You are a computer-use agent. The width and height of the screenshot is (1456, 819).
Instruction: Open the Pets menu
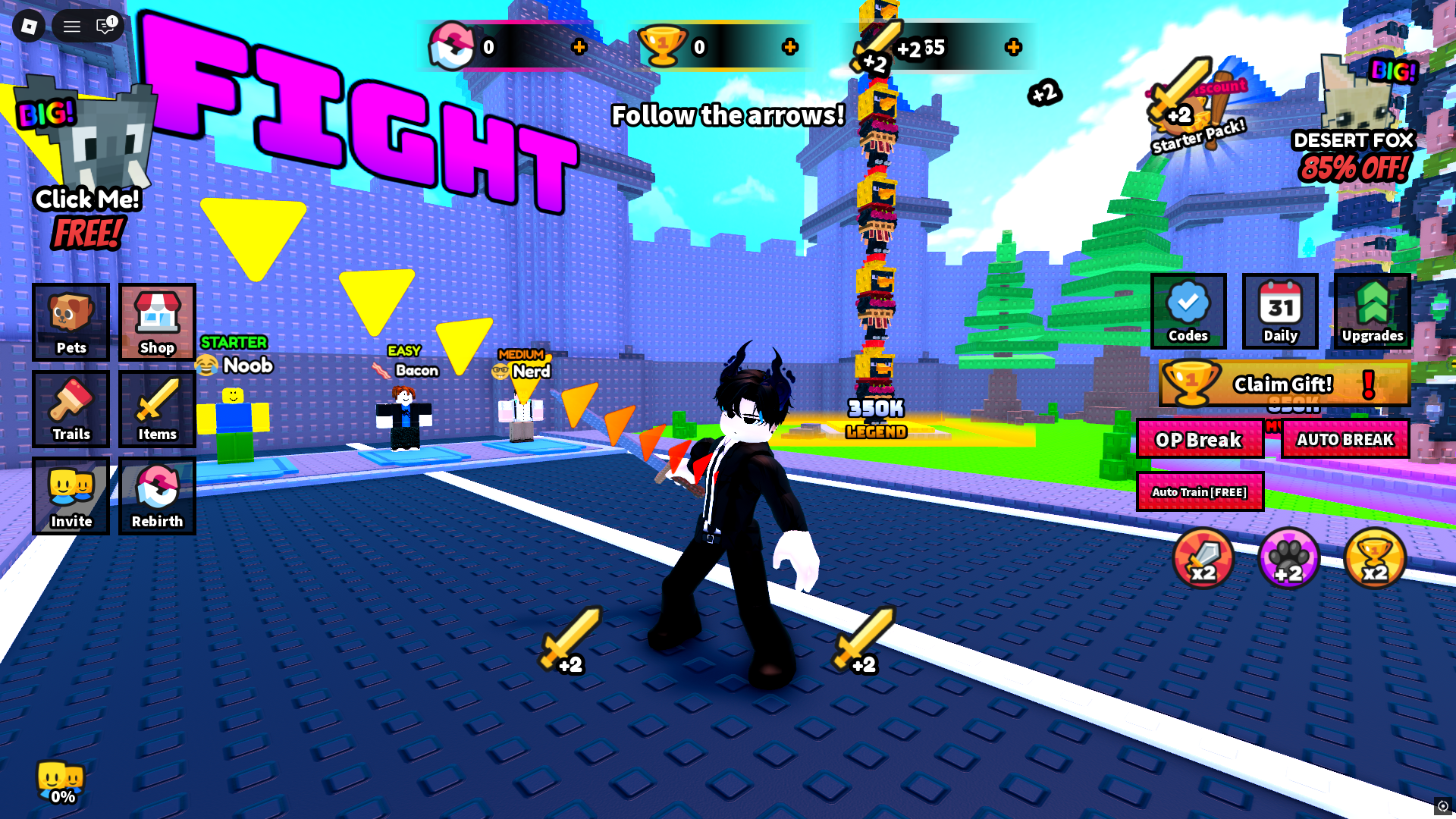click(71, 322)
